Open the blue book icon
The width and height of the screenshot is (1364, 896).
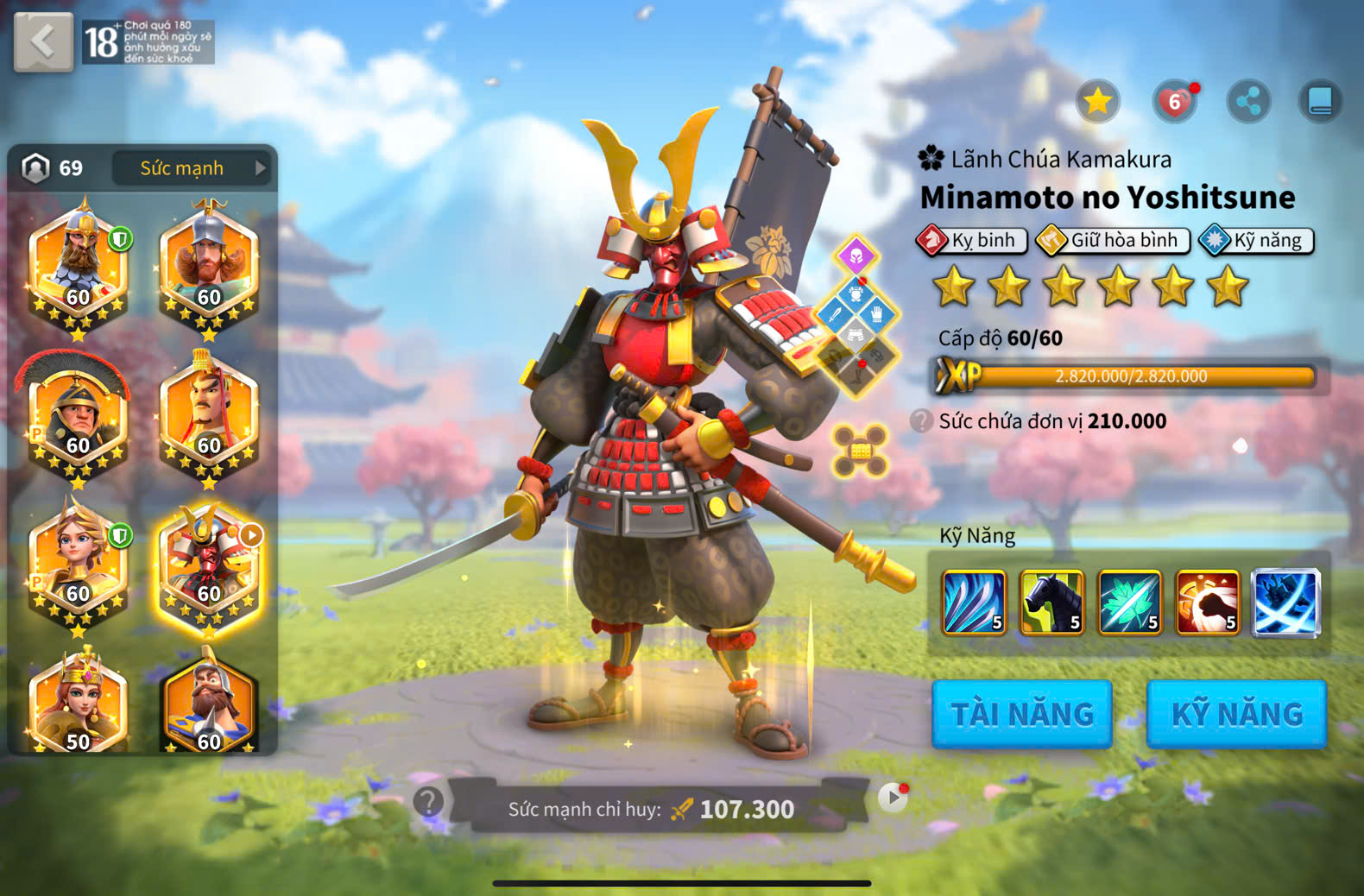[x=1320, y=102]
